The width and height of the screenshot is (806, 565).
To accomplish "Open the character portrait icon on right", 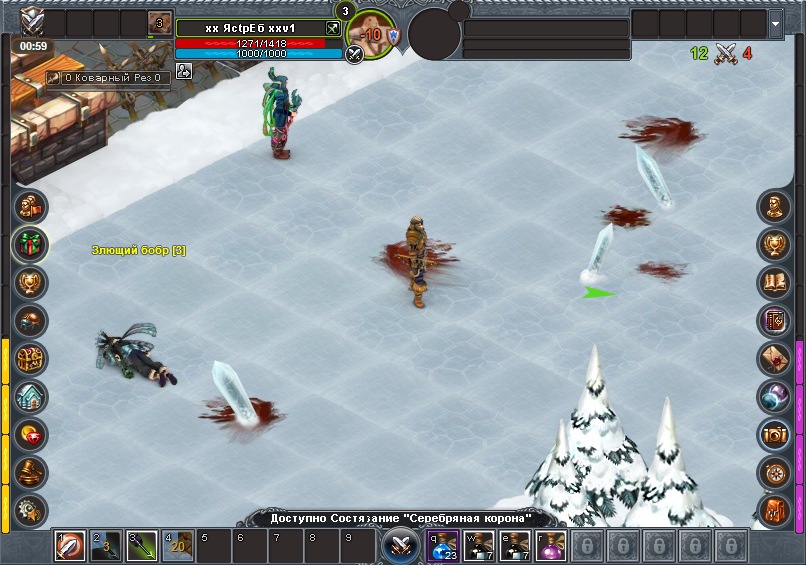I will [774, 207].
